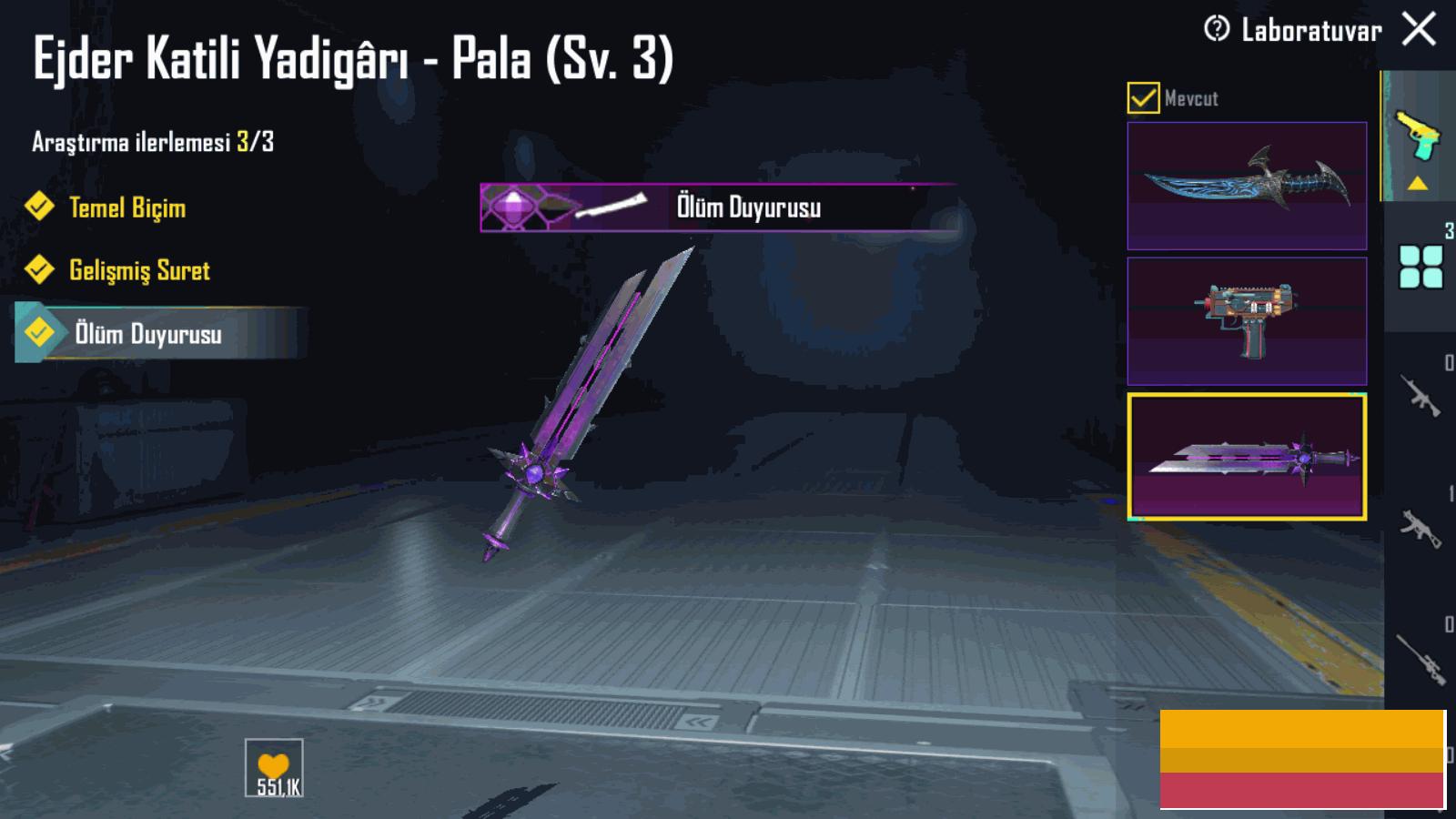Choose the Ölüm Duyurusu stage entry

tap(147, 334)
